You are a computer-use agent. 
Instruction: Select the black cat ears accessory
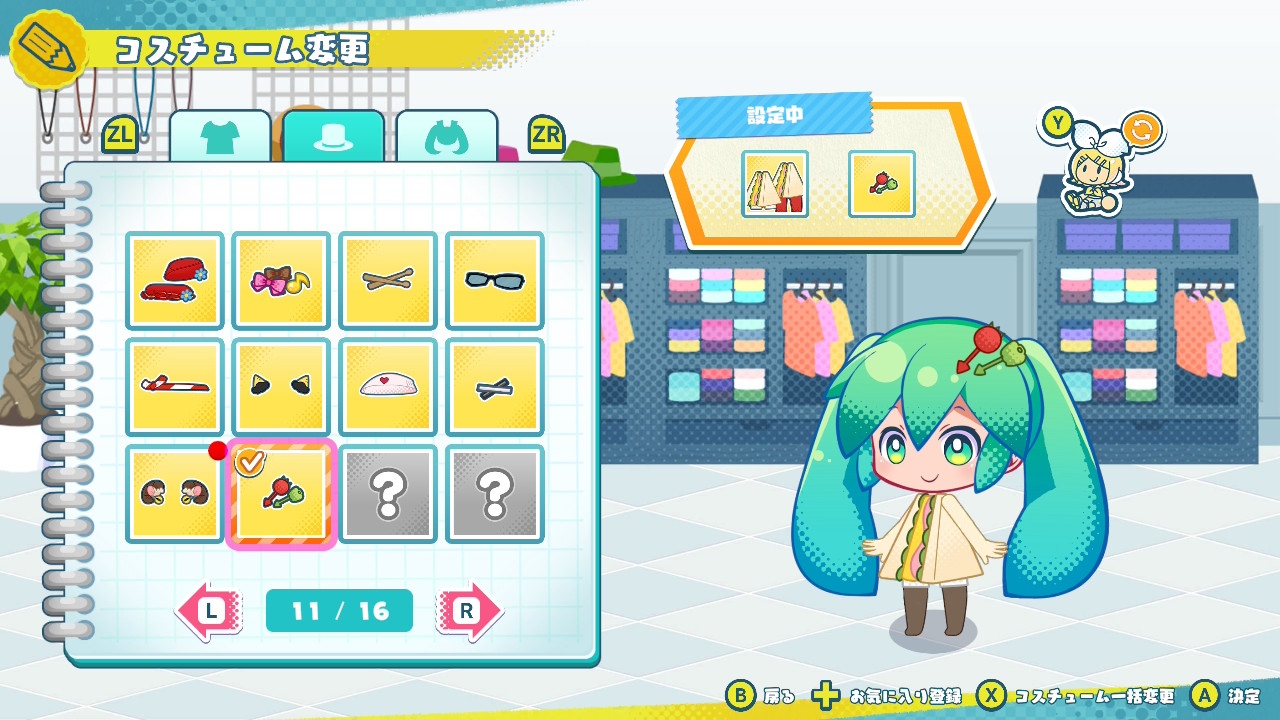281,387
